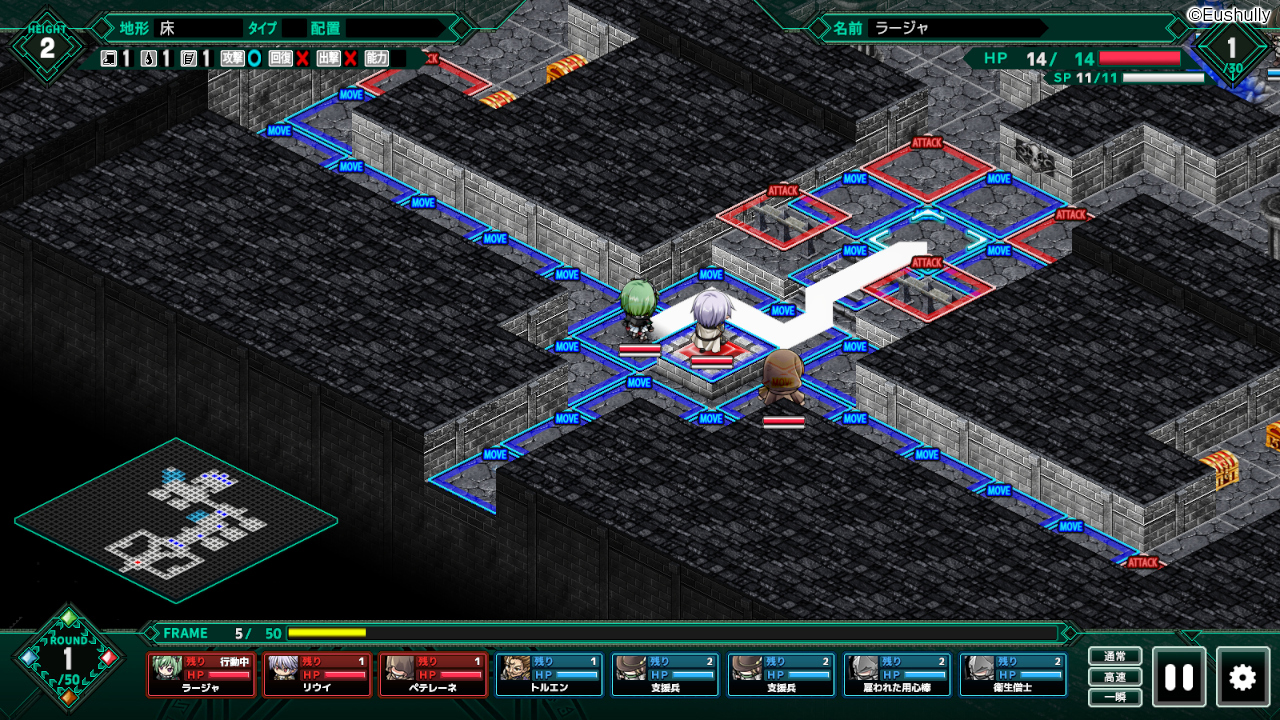Choose the 衛生僧士 unit card
The height and width of the screenshot is (720, 1280).
tap(1014, 674)
